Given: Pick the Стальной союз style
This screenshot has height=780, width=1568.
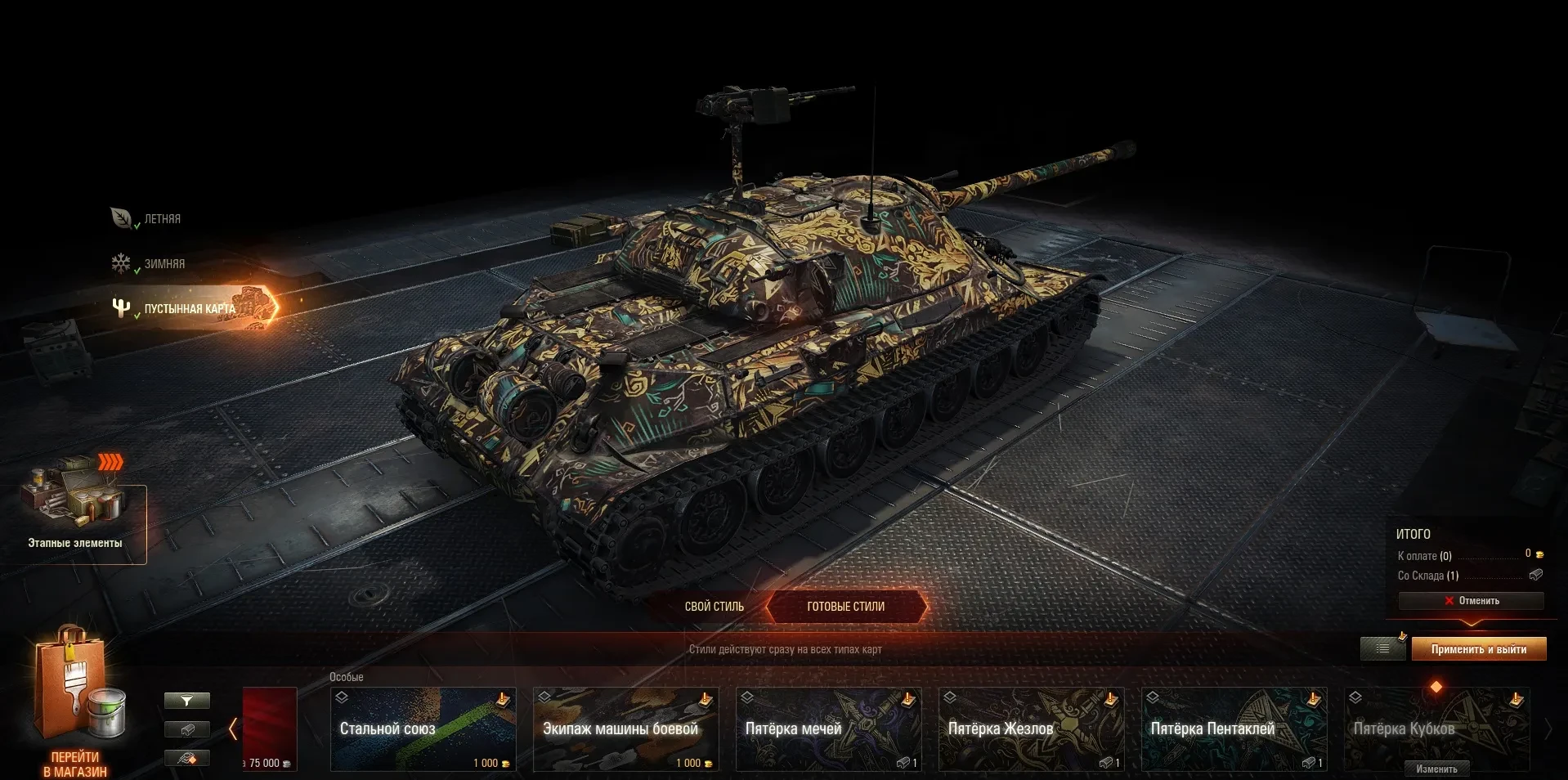Looking at the screenshot, I should point(423,729).
